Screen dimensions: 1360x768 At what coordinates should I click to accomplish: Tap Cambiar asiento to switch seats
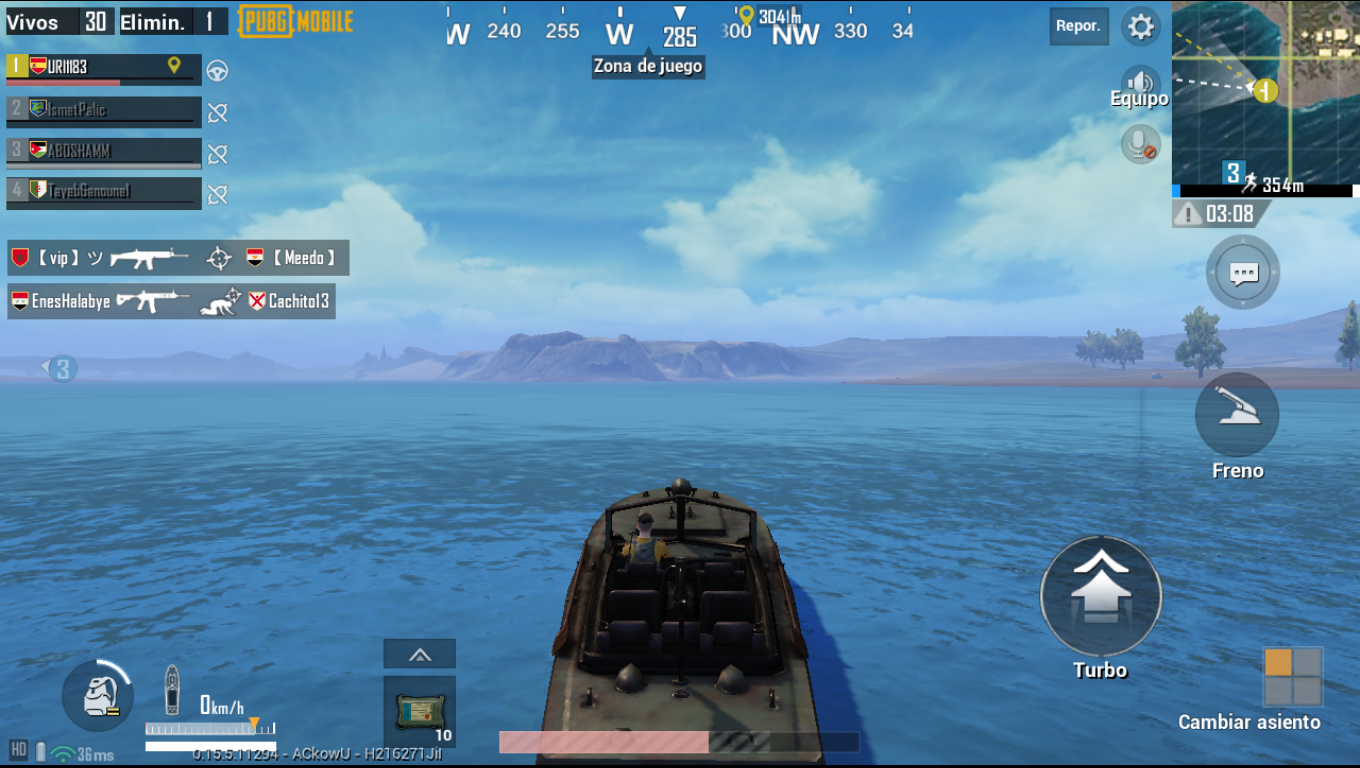click(1293, 677)
